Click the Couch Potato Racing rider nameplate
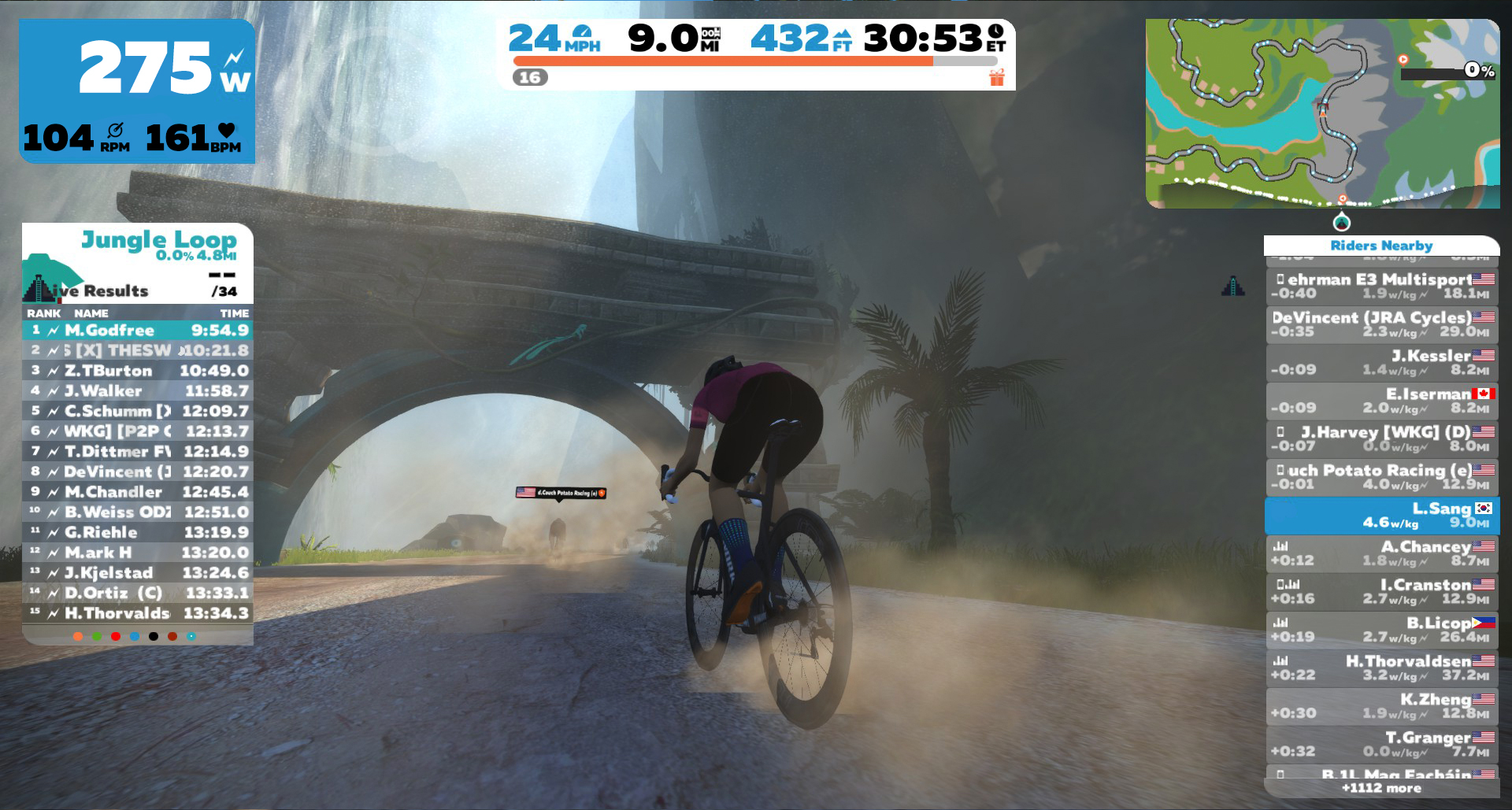This screenshot has height=810, width=1512. (561, 493)
